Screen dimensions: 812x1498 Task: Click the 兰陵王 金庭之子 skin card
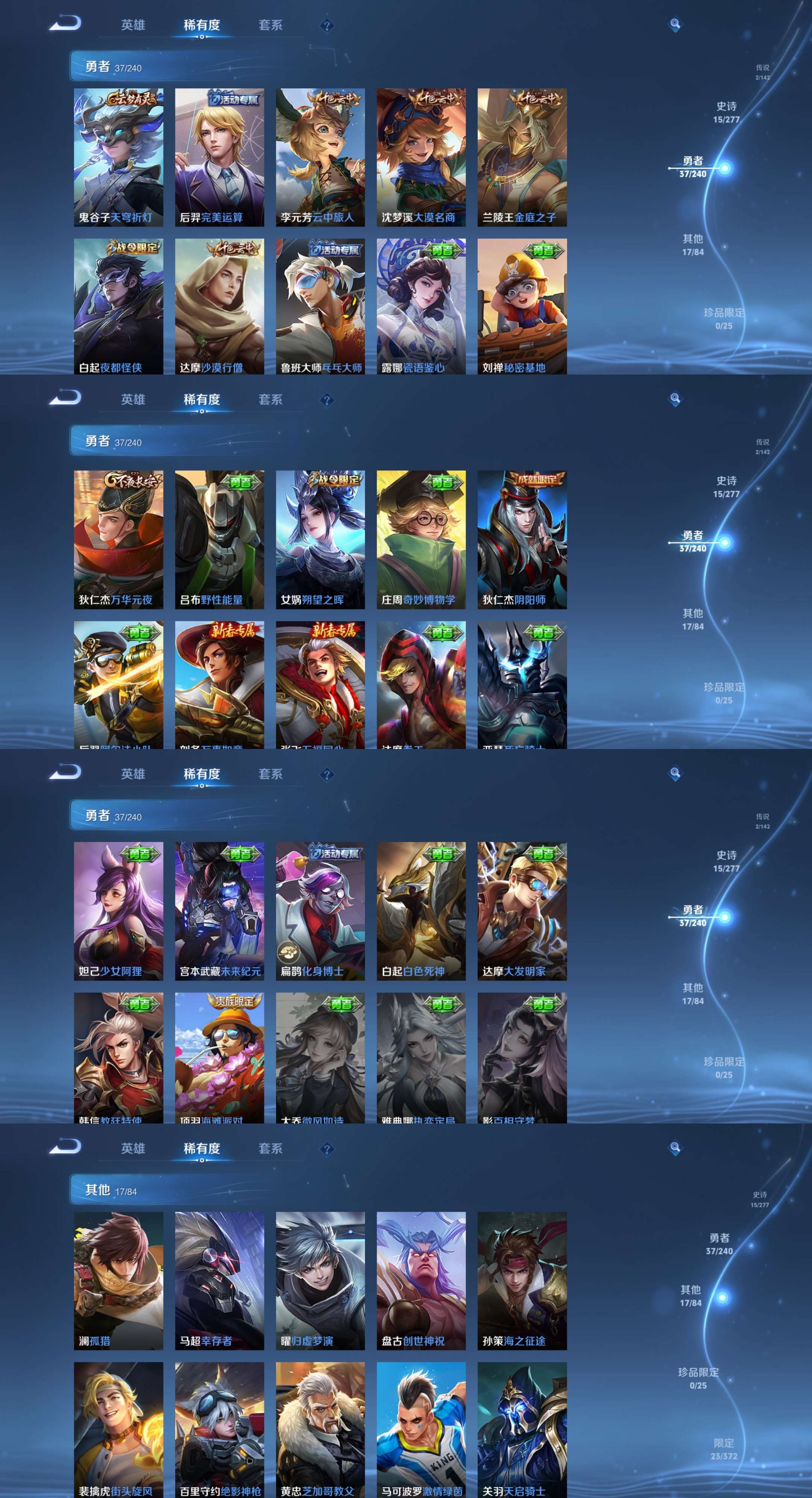522,157
